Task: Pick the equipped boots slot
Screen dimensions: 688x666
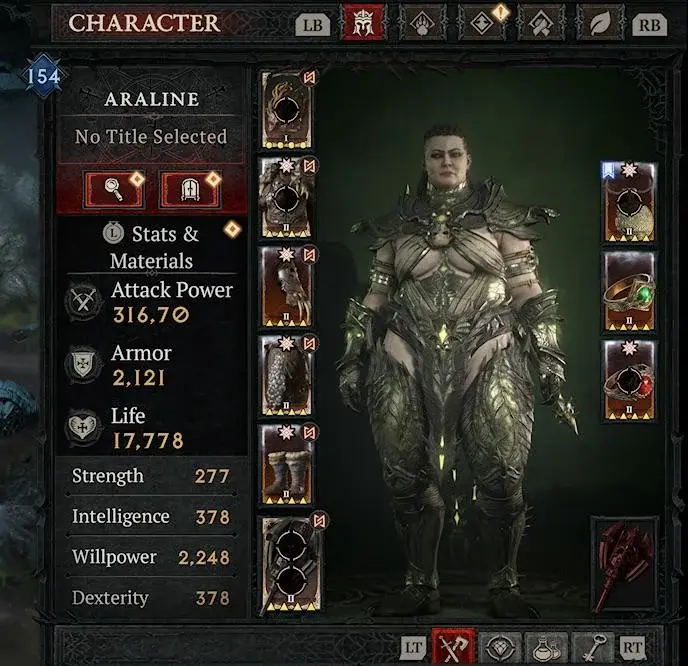Action: coord(287,463)
